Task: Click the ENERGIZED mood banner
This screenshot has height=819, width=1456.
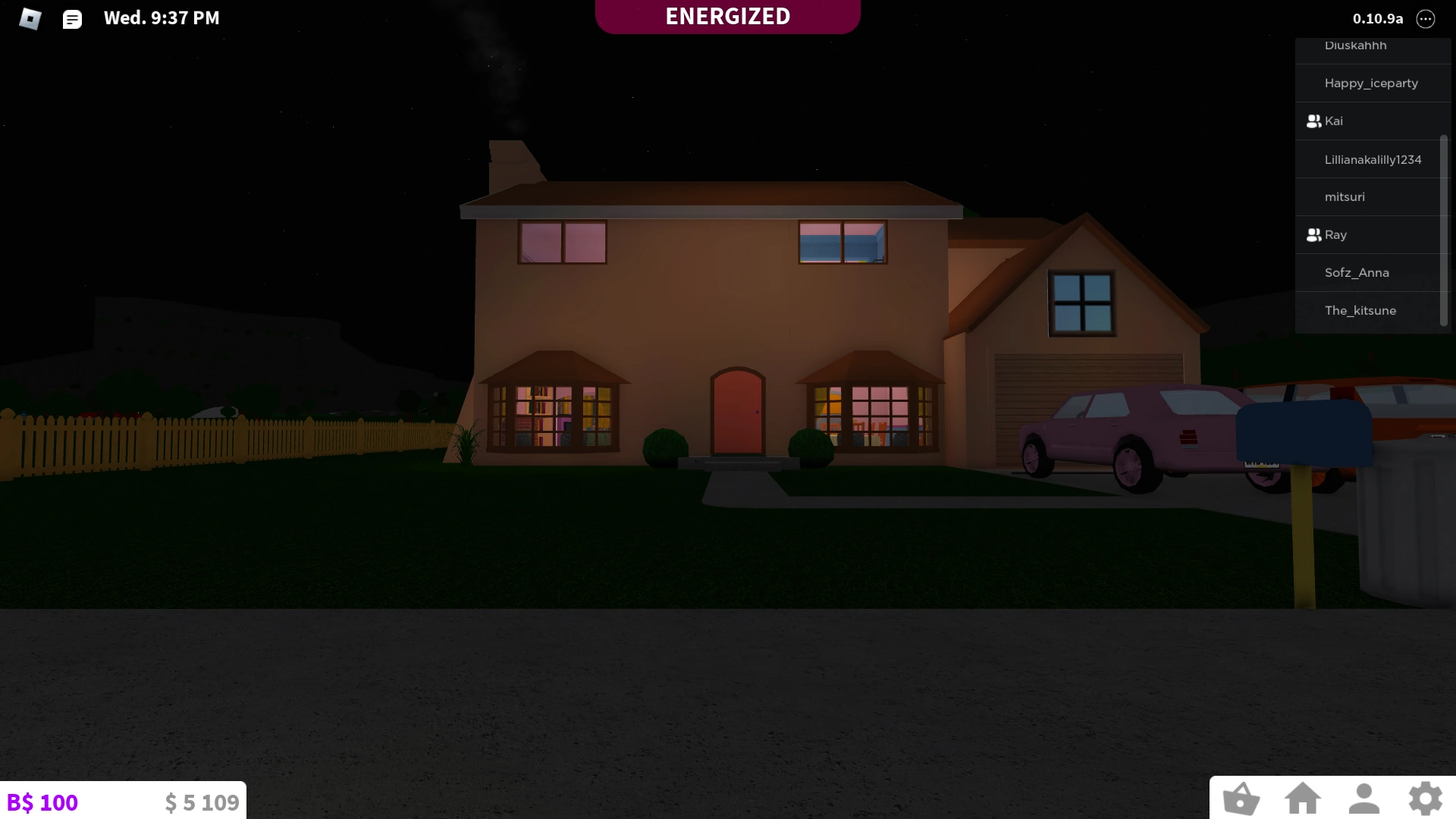Action: click(x=727, y=16)
